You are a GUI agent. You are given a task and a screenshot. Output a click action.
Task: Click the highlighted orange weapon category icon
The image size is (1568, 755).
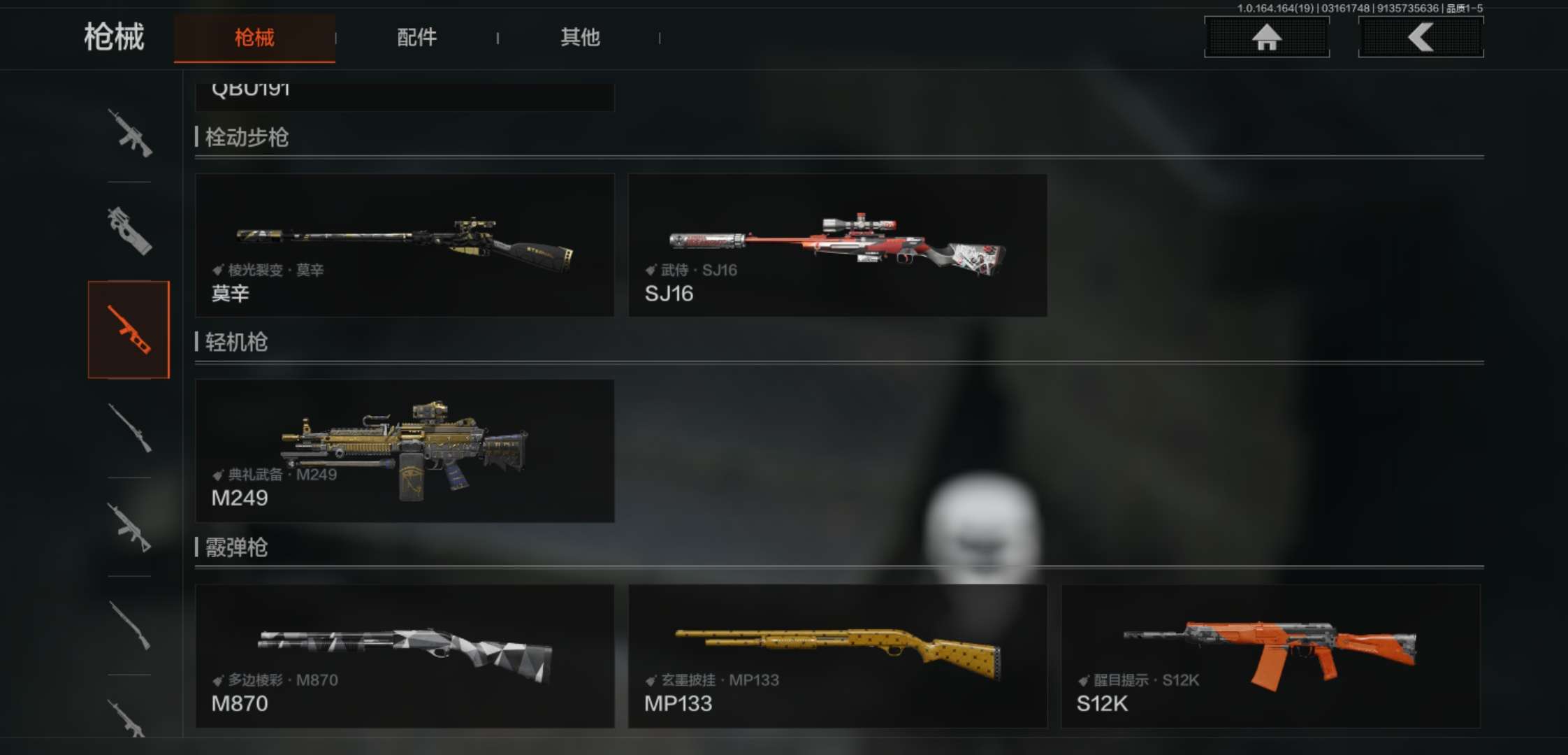[x=129, y=330]
